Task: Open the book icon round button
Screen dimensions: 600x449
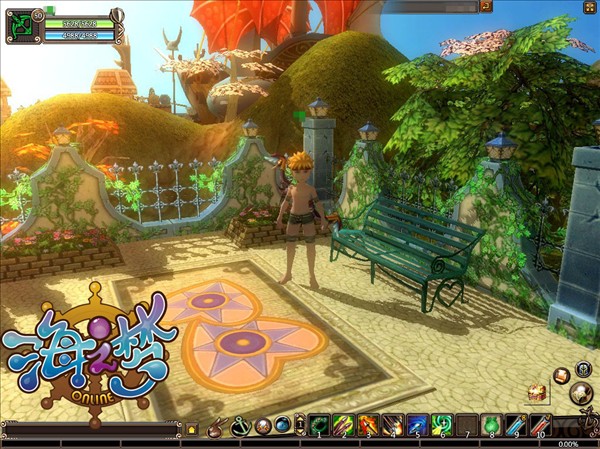Action: 562,376
